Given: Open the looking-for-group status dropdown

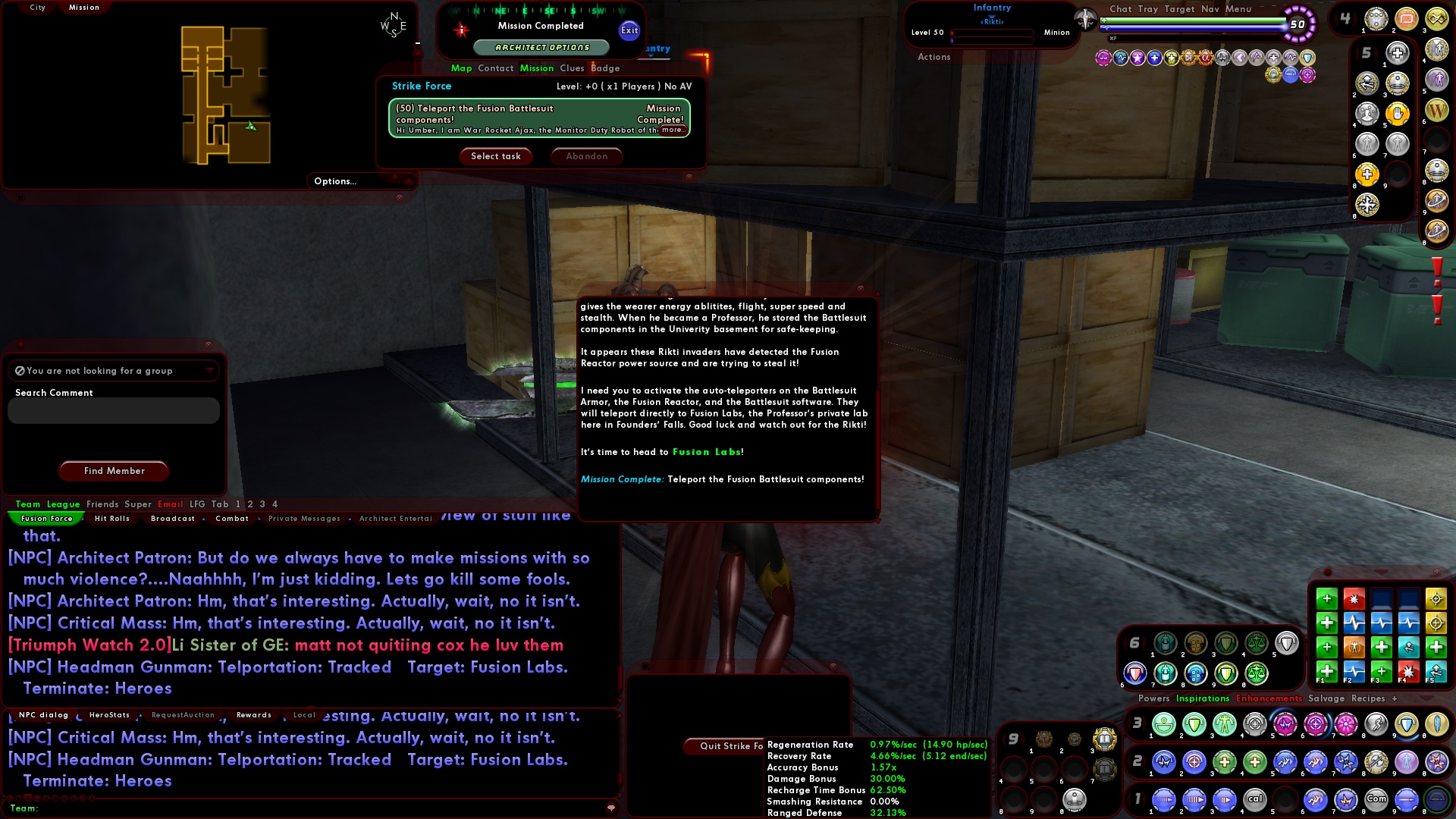Looking at the screenshot, I should tap(211, 371).
